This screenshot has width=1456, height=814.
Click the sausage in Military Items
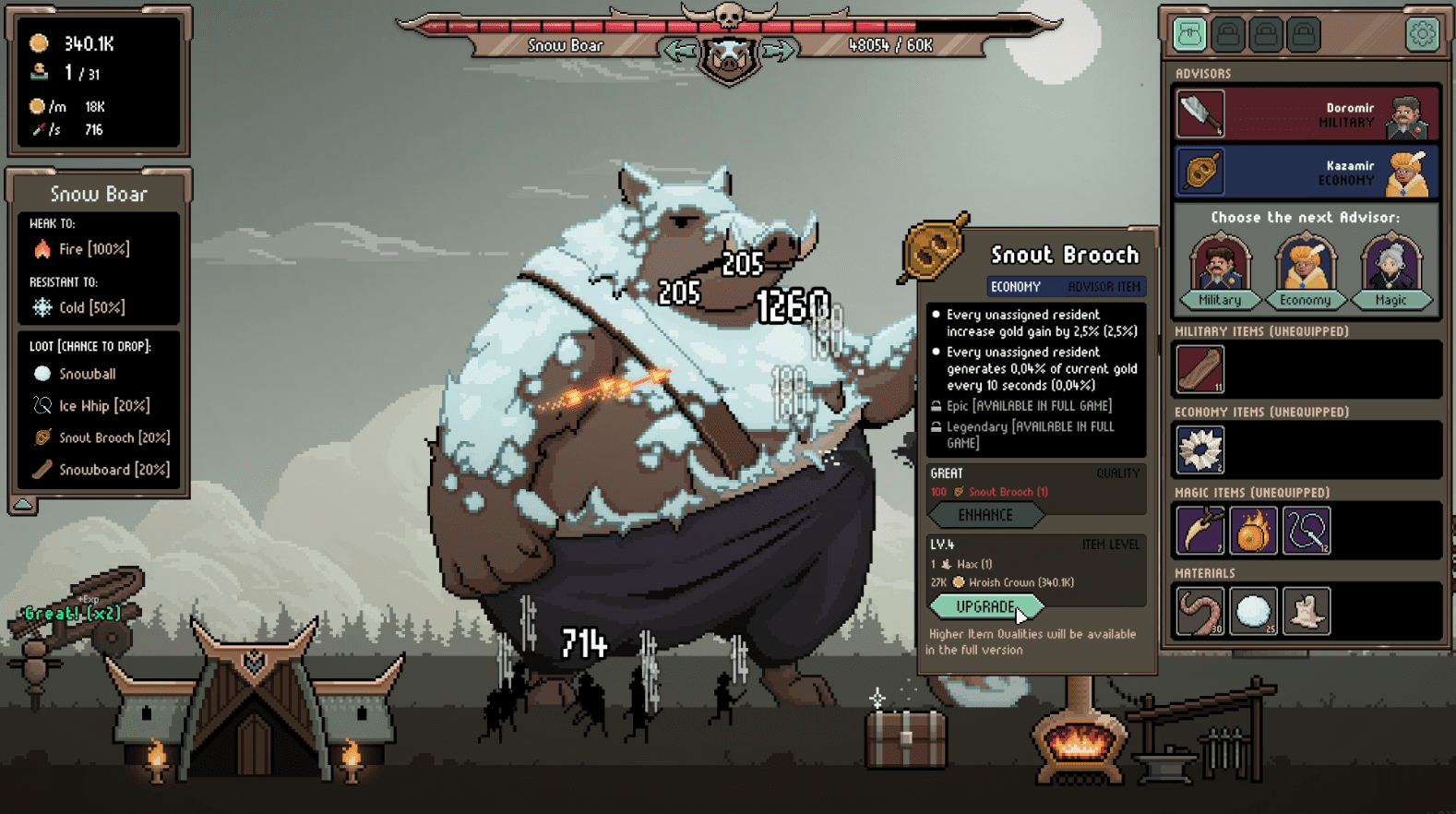[x=1199, y=369]
